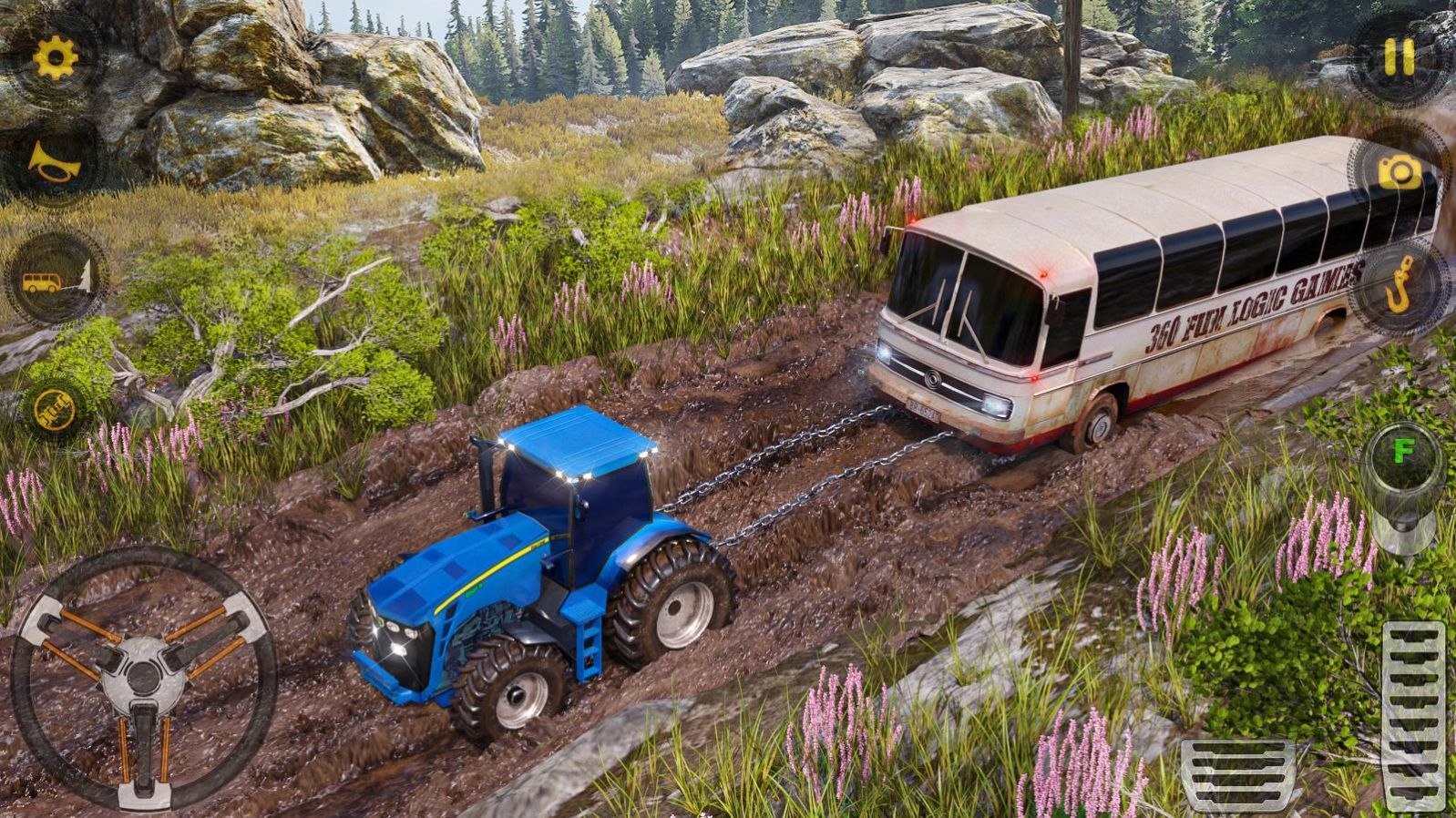Pause the game
Viewport: 1456px width, 818px height.
point(1399,57)
